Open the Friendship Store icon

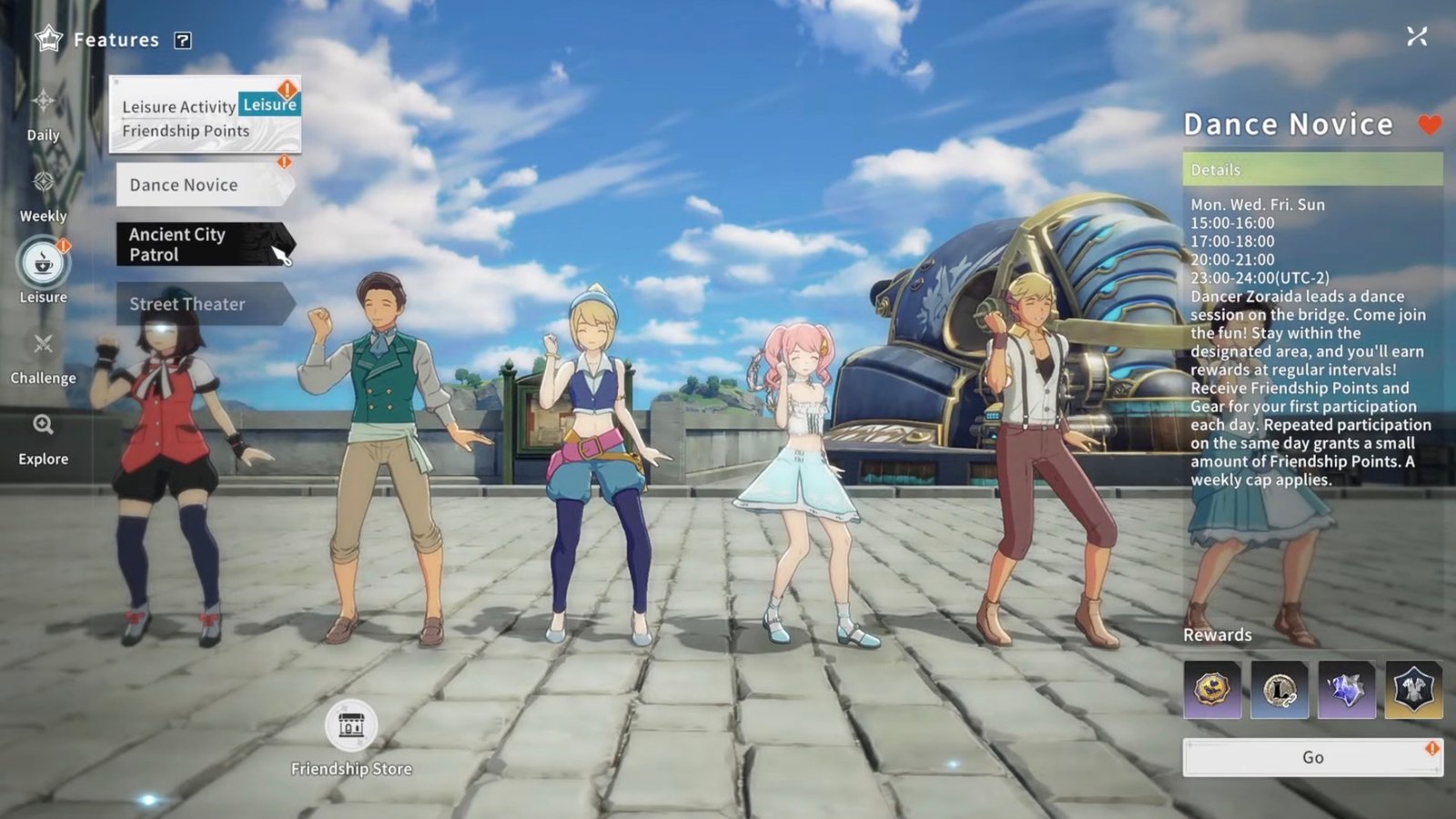click(x=351, y=727)
